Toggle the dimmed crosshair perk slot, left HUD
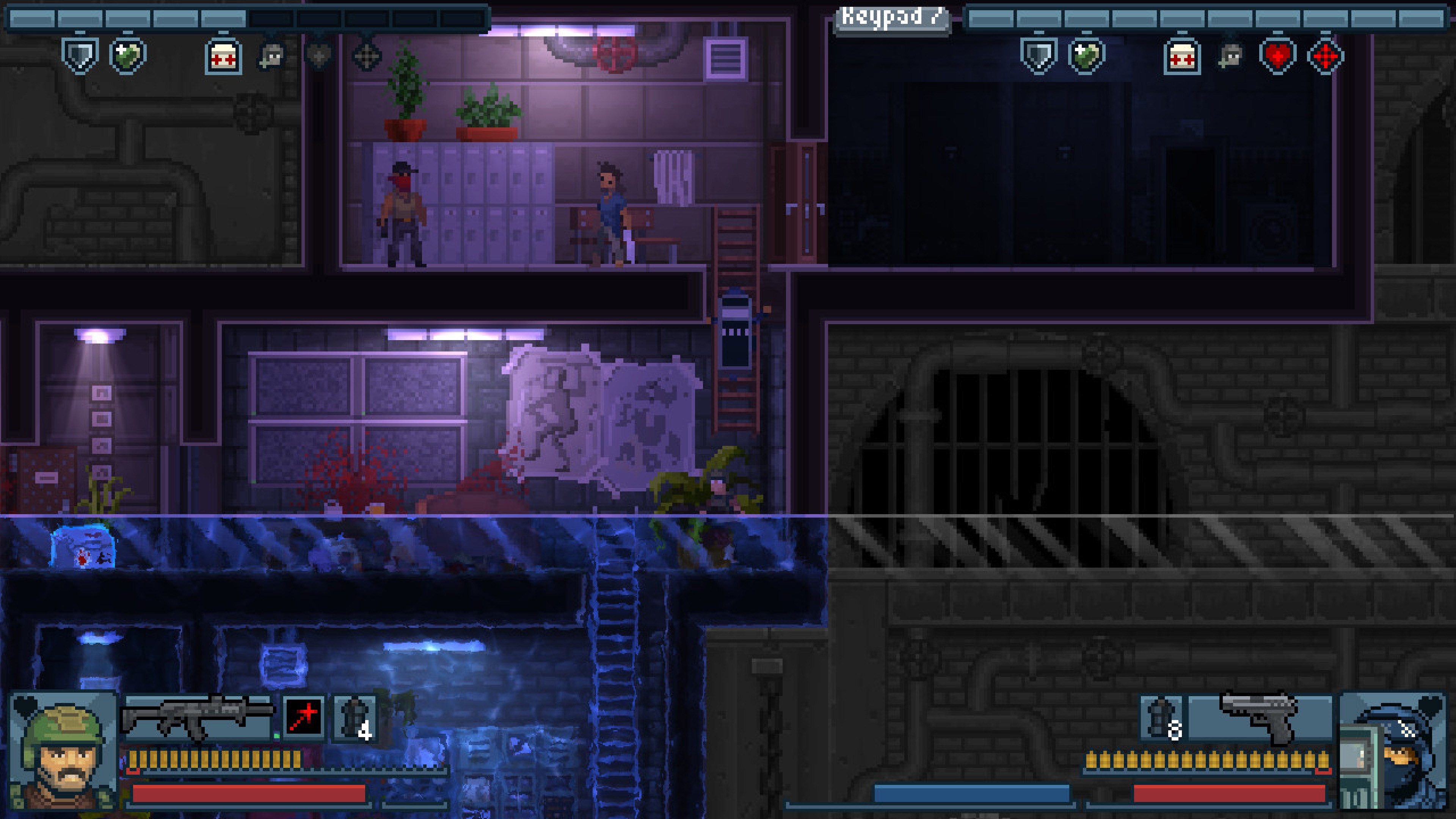Viewport: 1456px width, 819px height. coord(368,54)
